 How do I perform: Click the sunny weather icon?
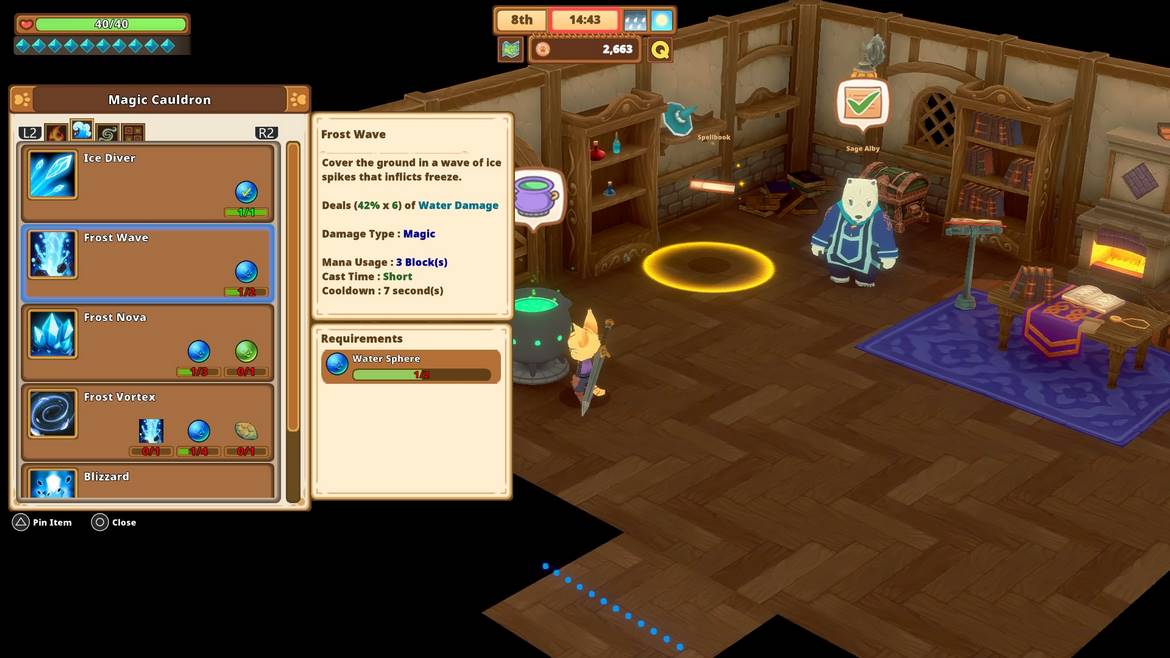coord(661,20)
